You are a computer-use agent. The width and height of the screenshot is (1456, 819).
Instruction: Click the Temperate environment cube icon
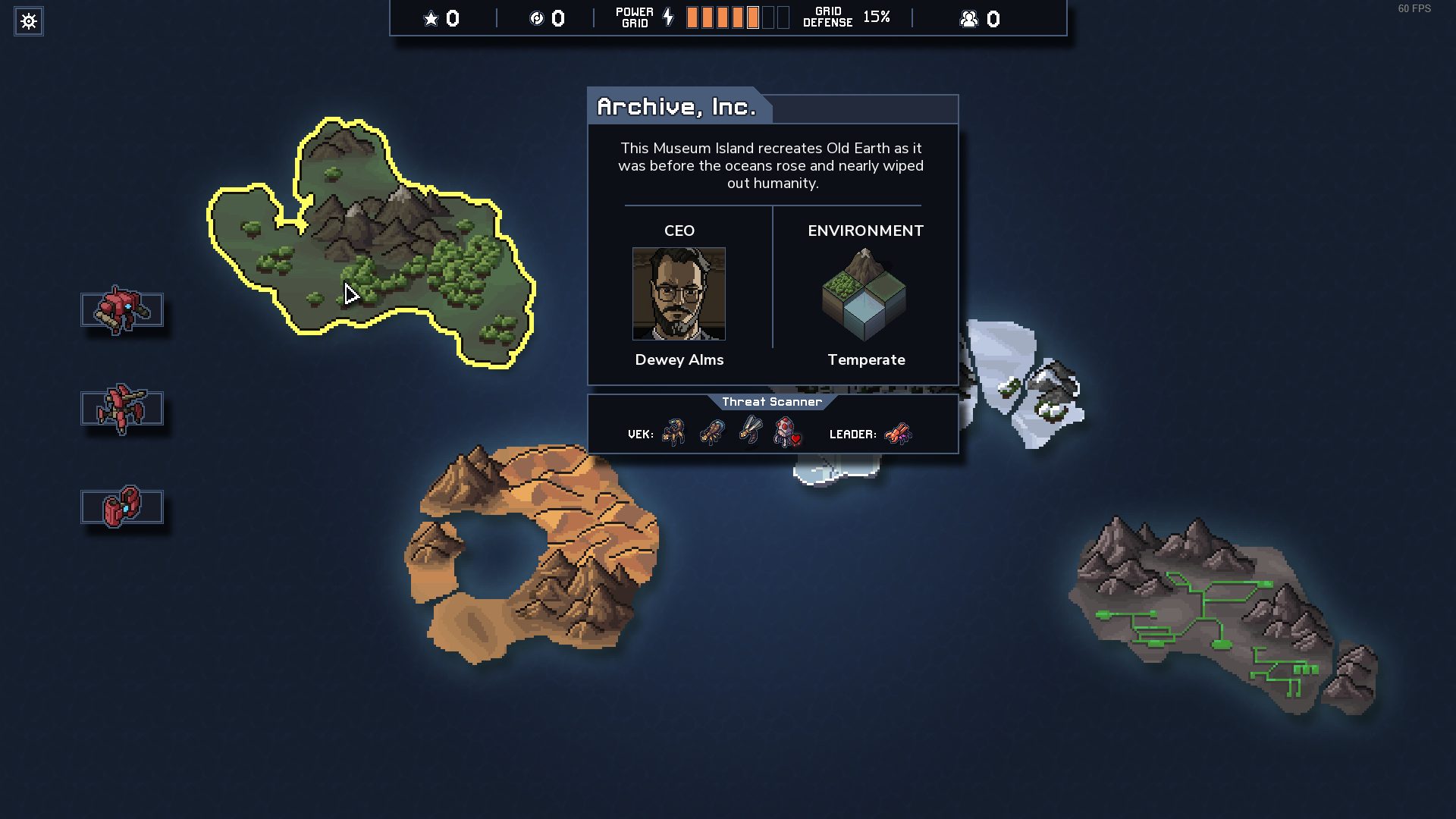pyautogui.click(x=864, y=295)
